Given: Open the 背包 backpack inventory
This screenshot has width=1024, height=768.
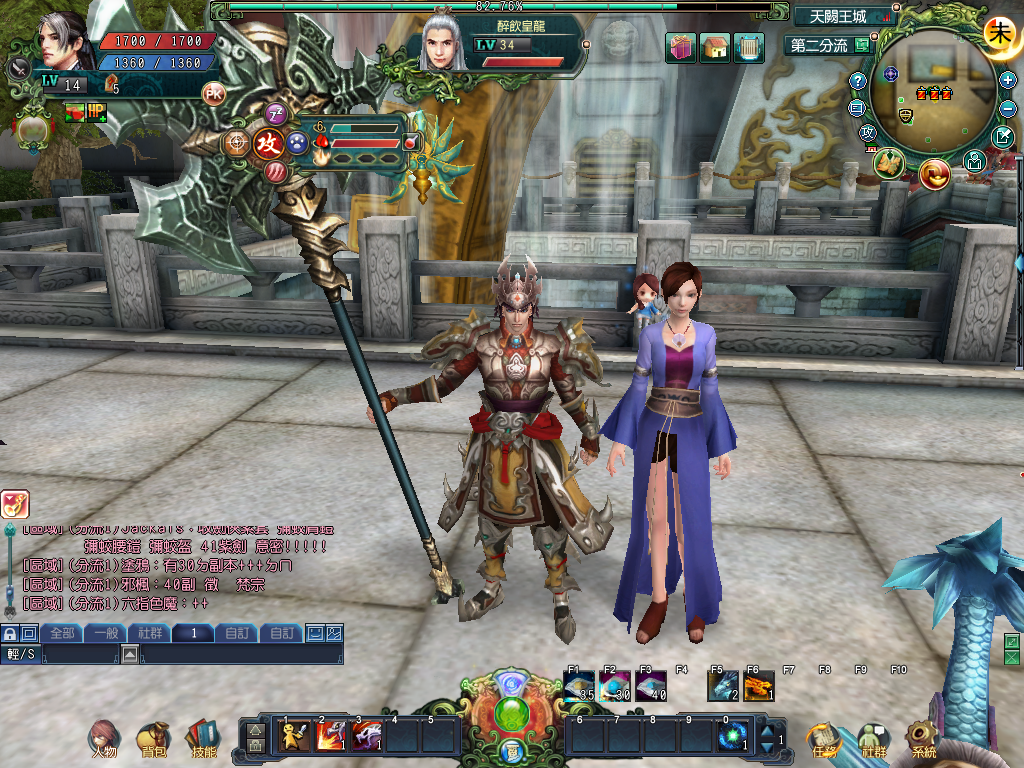Looking at the screenshot, I should pyautogui.click(x=153, y=738).
